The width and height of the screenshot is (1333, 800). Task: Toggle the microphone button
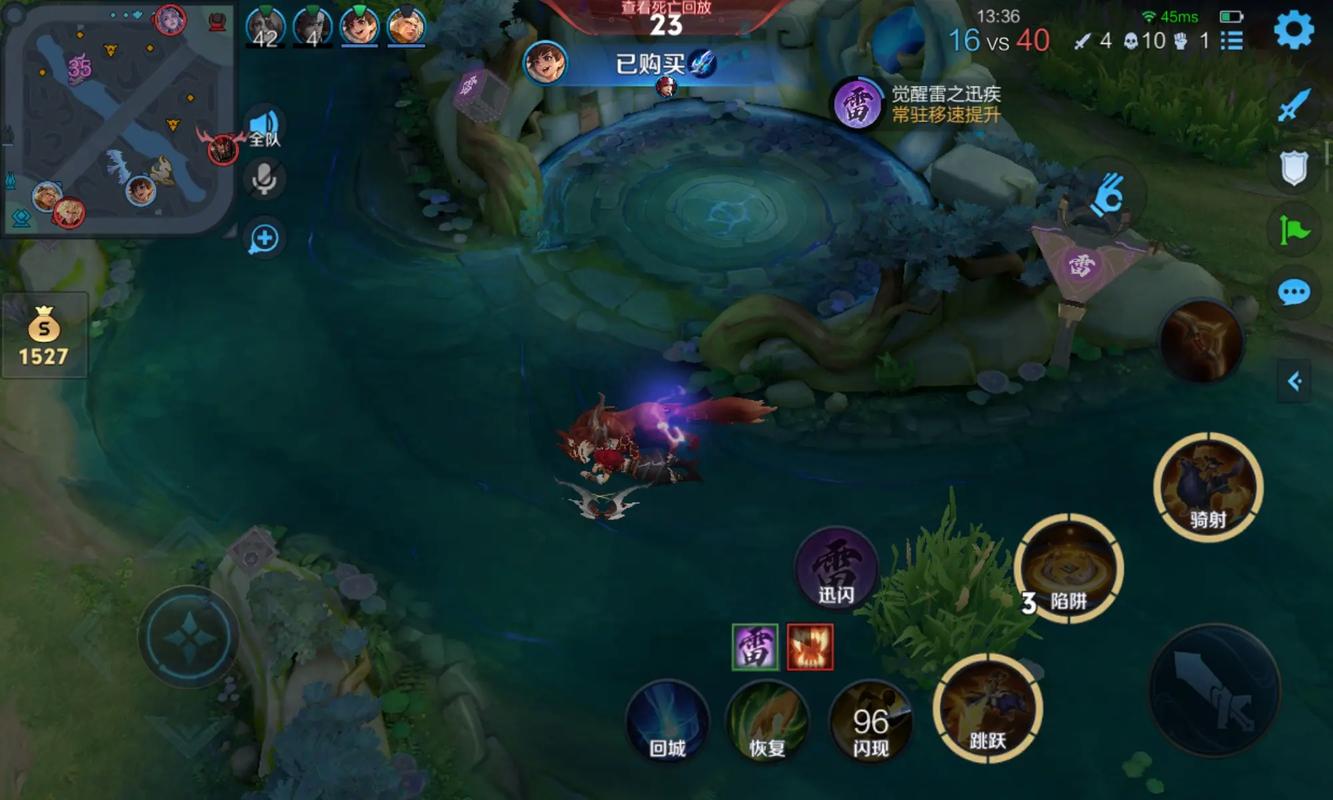pyautogui.click(x=264, y=179)
